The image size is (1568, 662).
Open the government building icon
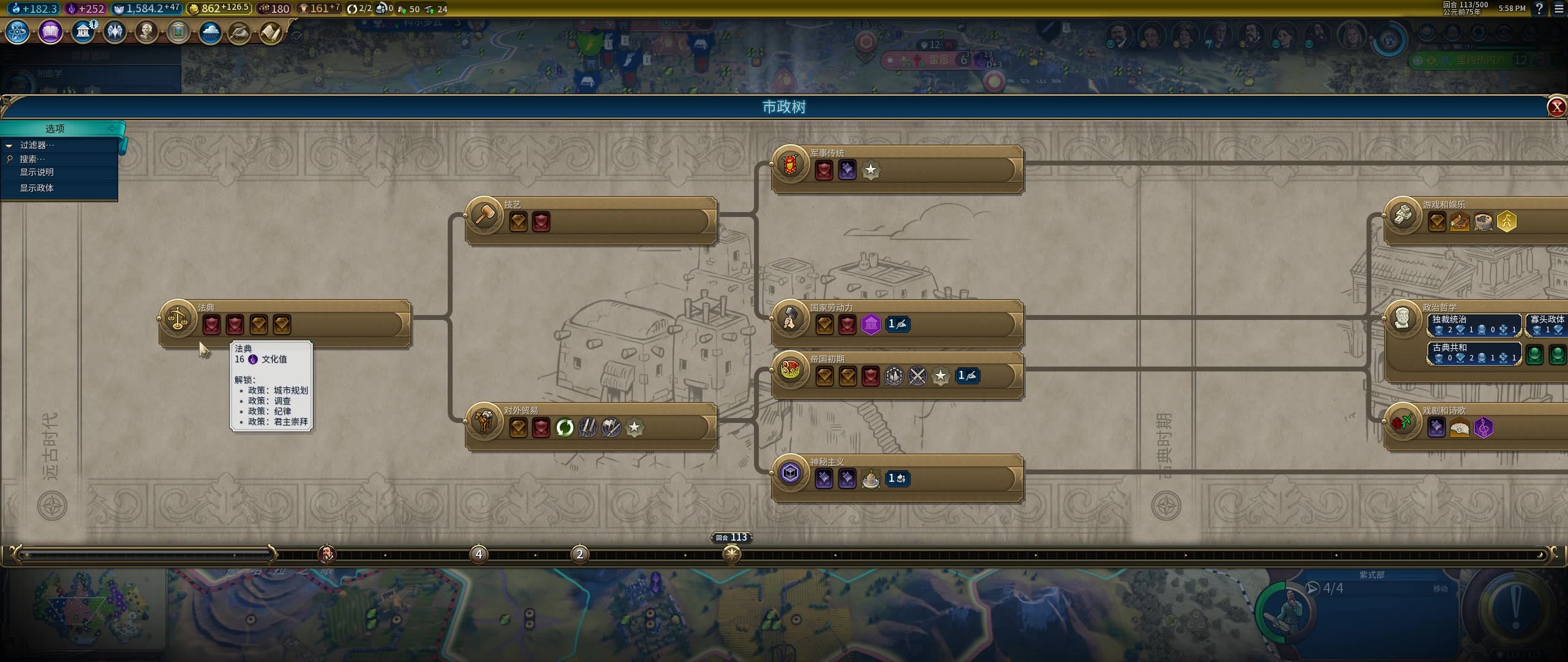click(83, 32)
